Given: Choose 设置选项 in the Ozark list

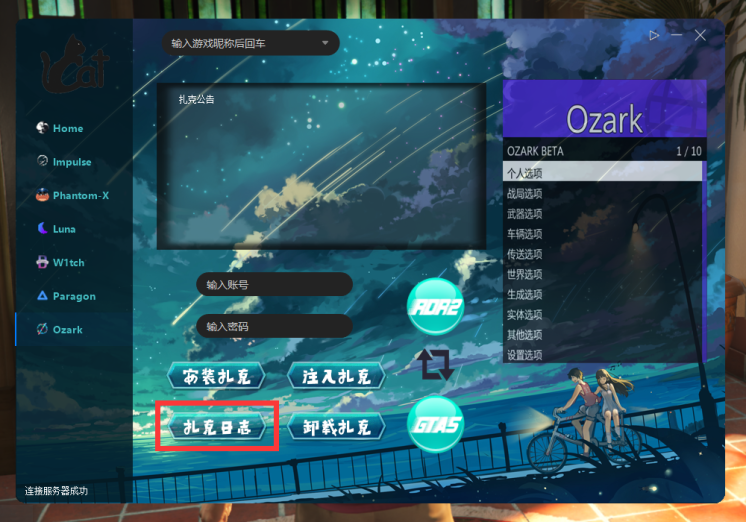Looking at the screenshot, I should tap(524, 355).
